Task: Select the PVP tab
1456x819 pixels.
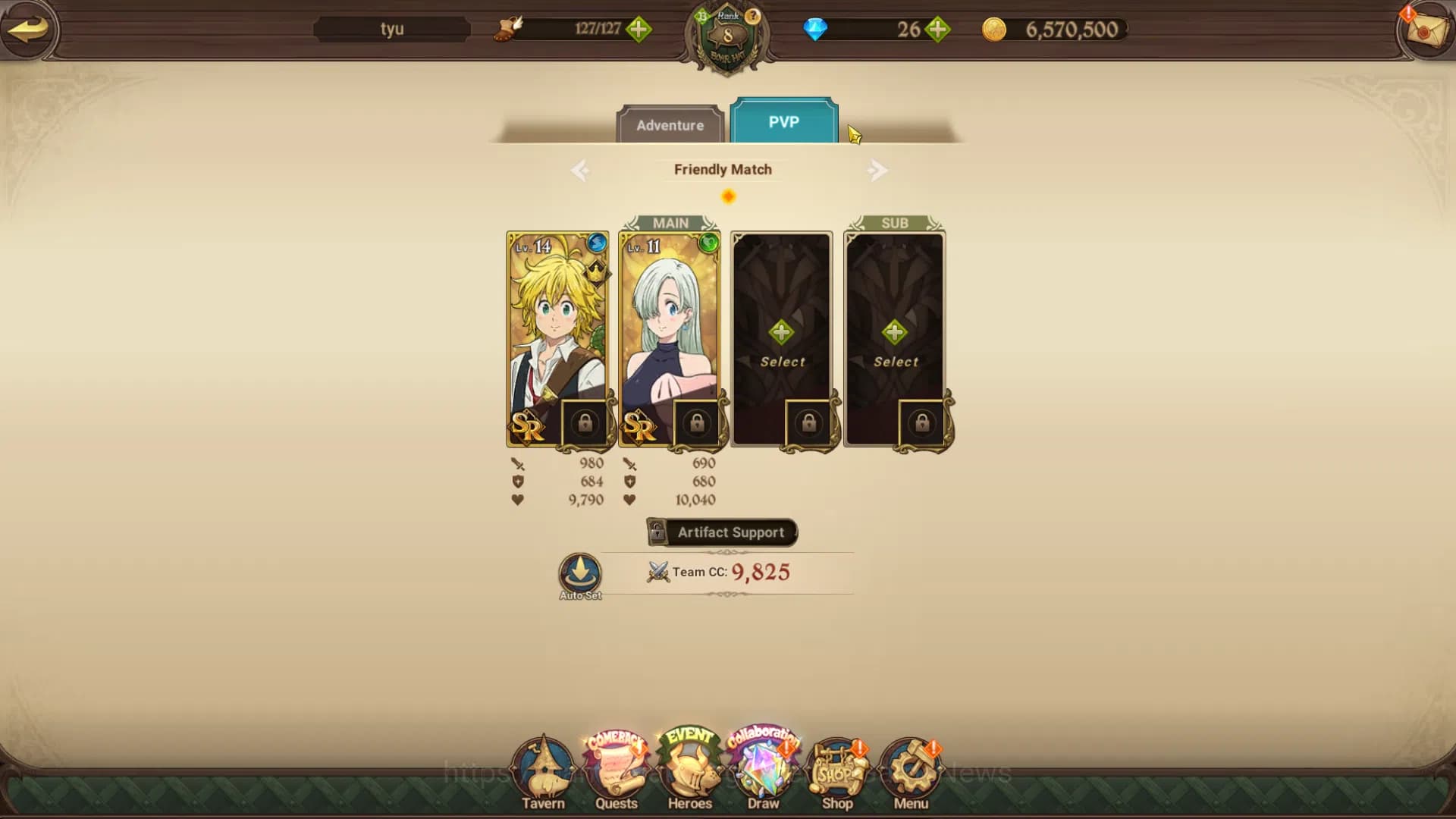Action: coord(784,120)
